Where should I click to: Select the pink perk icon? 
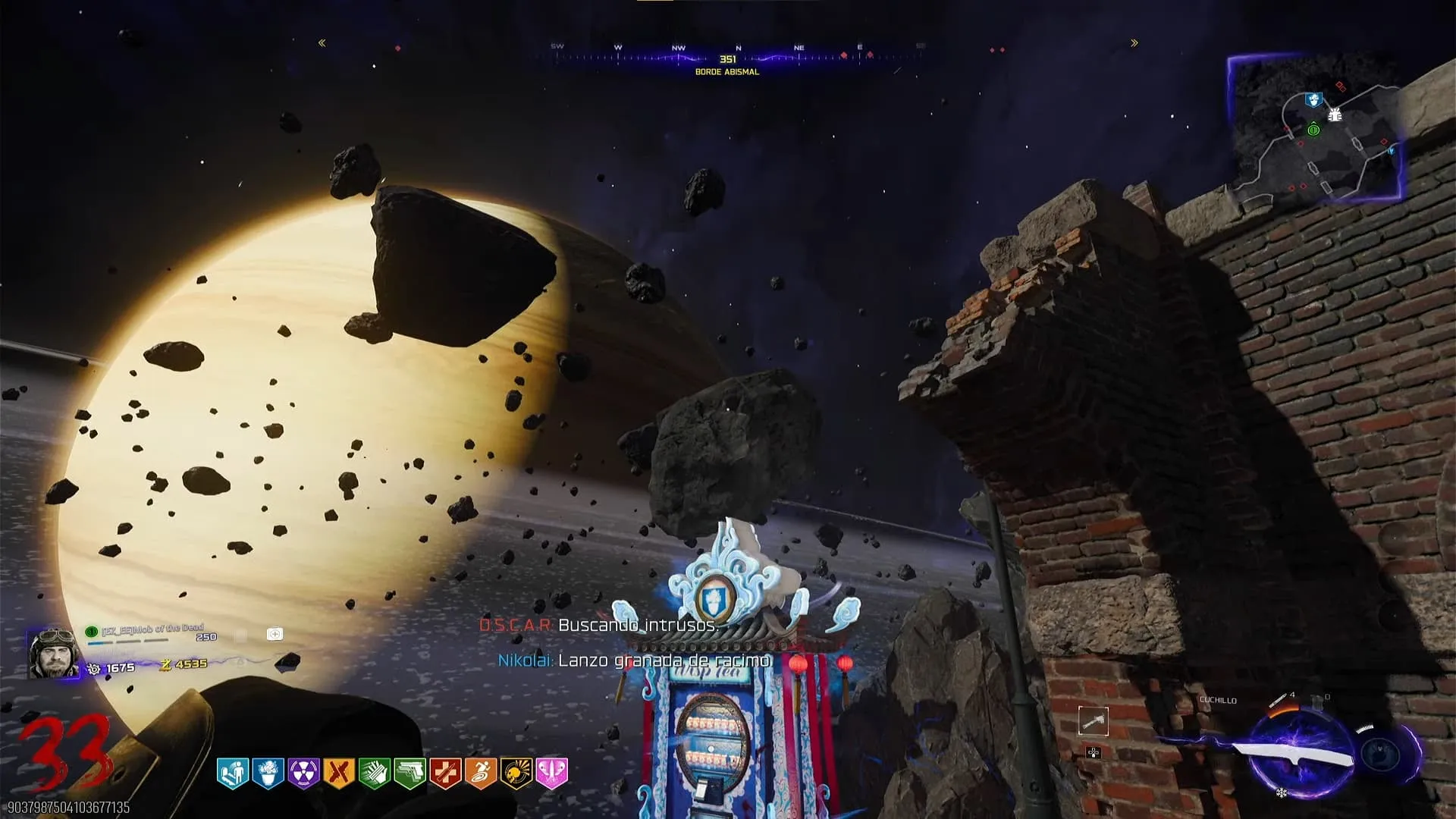point(552,773)
